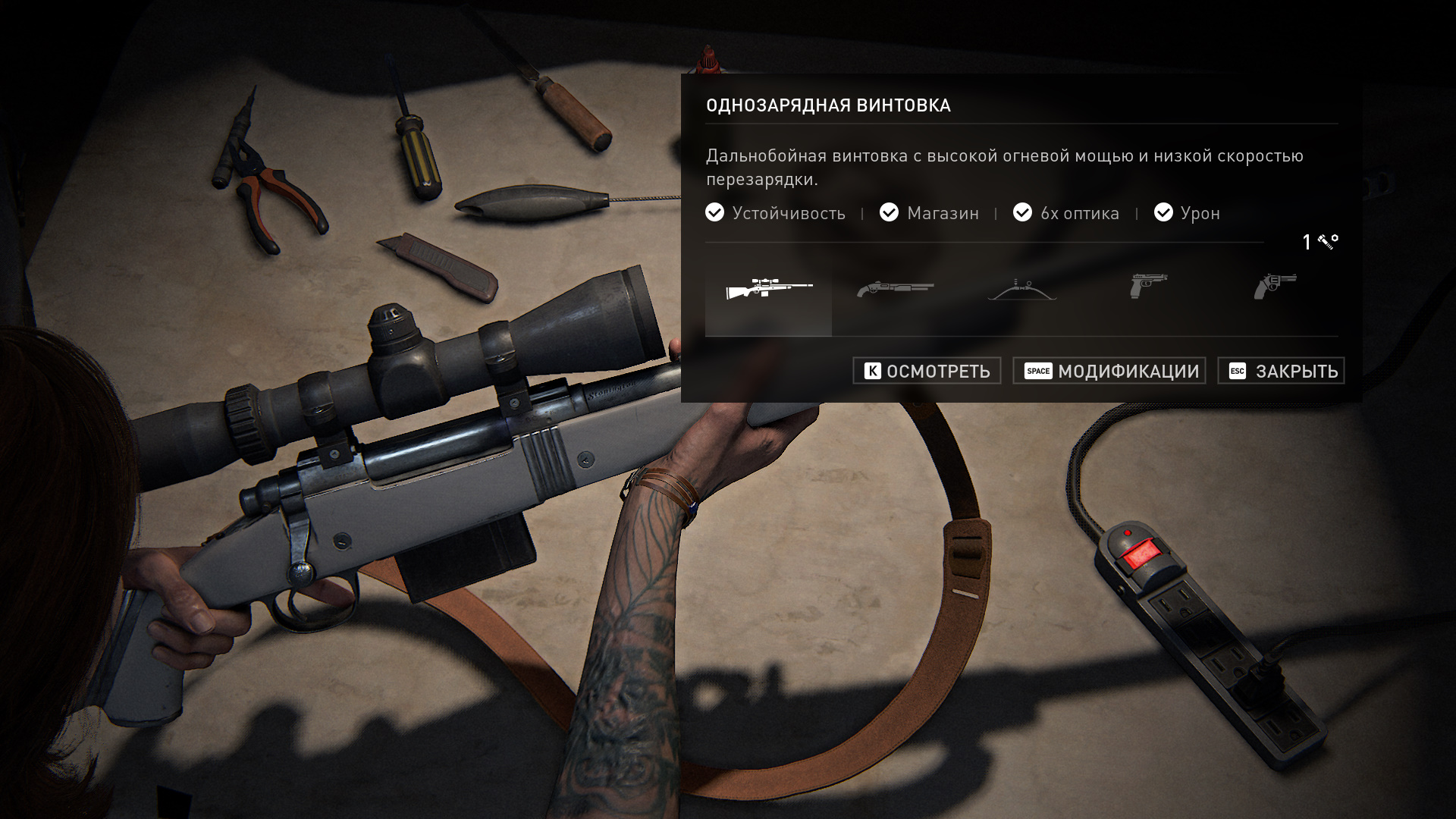Open the МОДИФИКАЦИИ upgrades button
Viewport: 1456px width, 819px height.
tap(1109, 371)
